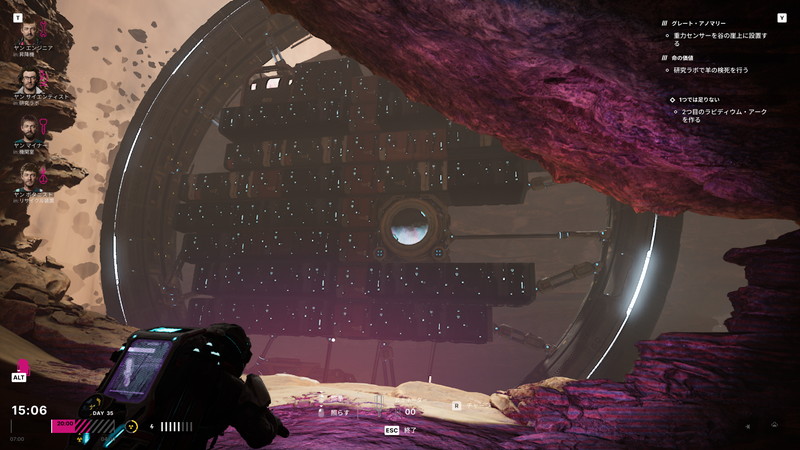Open the 1つでは足りない objective entry
Image resolution: width=800 pixels, height=450 pixels.
(x=707, y=100)
